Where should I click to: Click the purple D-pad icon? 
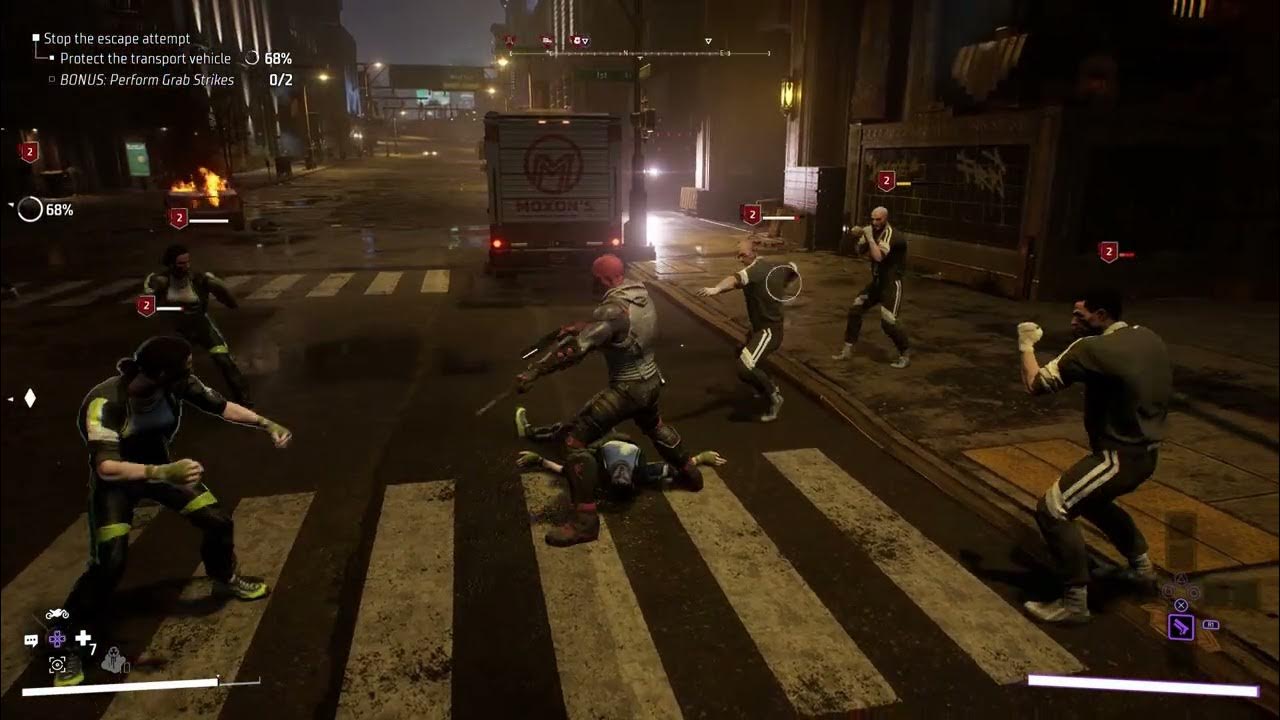[x=57, y=637]
